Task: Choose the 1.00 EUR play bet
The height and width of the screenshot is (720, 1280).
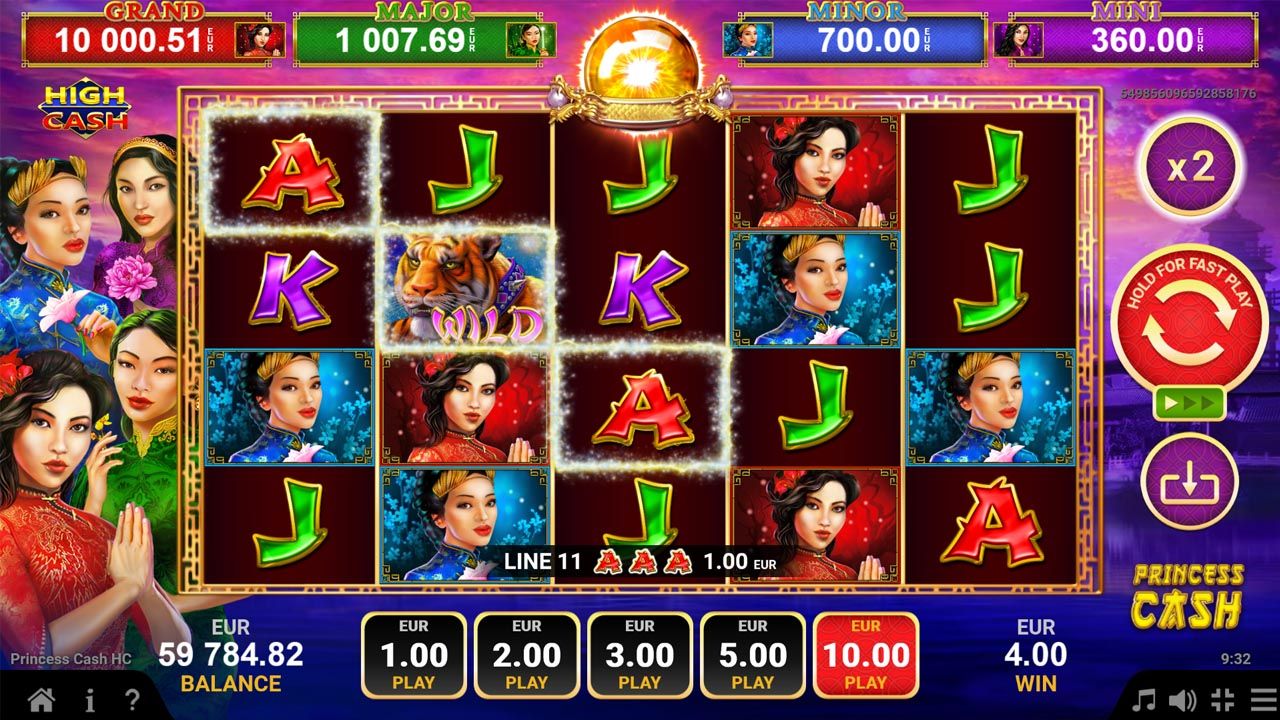Action: tap(414, 655)
